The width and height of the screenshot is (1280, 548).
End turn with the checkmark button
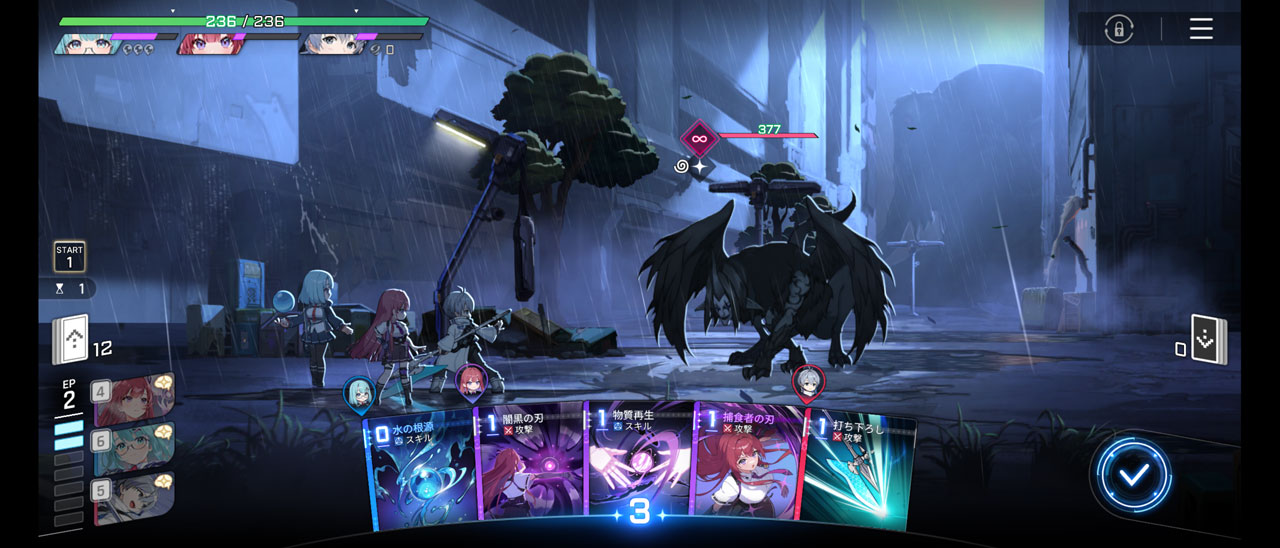click(1133, 476)
